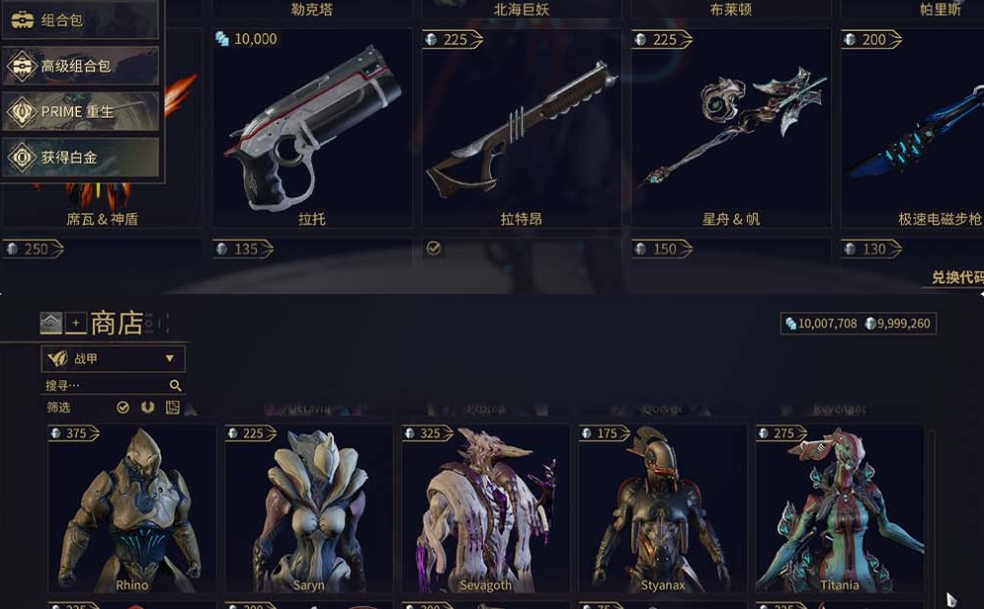The image size is (984, 609).
Task: Select the 高级组合包 menu entry
Action: point(80,66)
